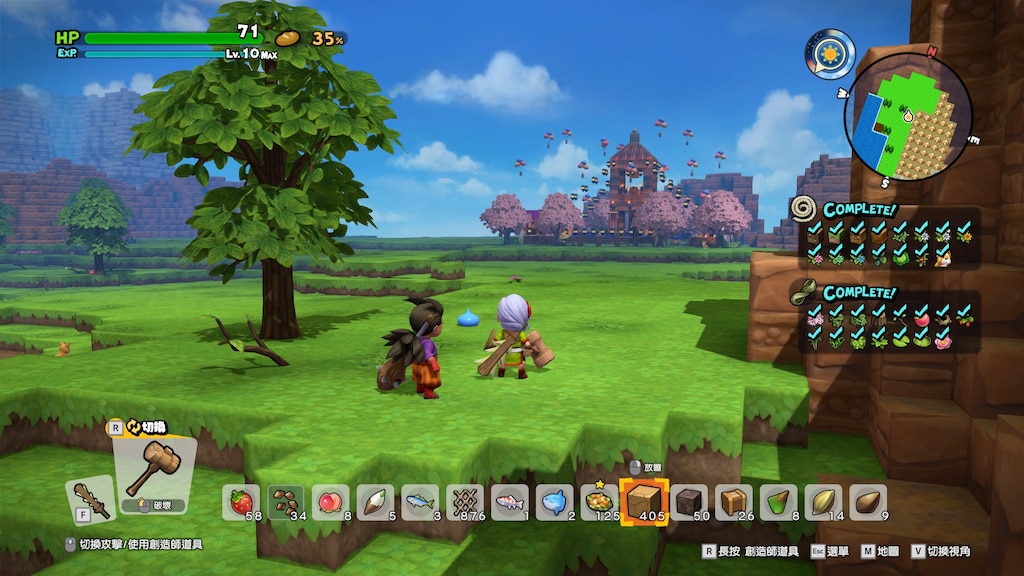Select the spiked club weapon icon

pyautogui.click(x=89, y=499)
